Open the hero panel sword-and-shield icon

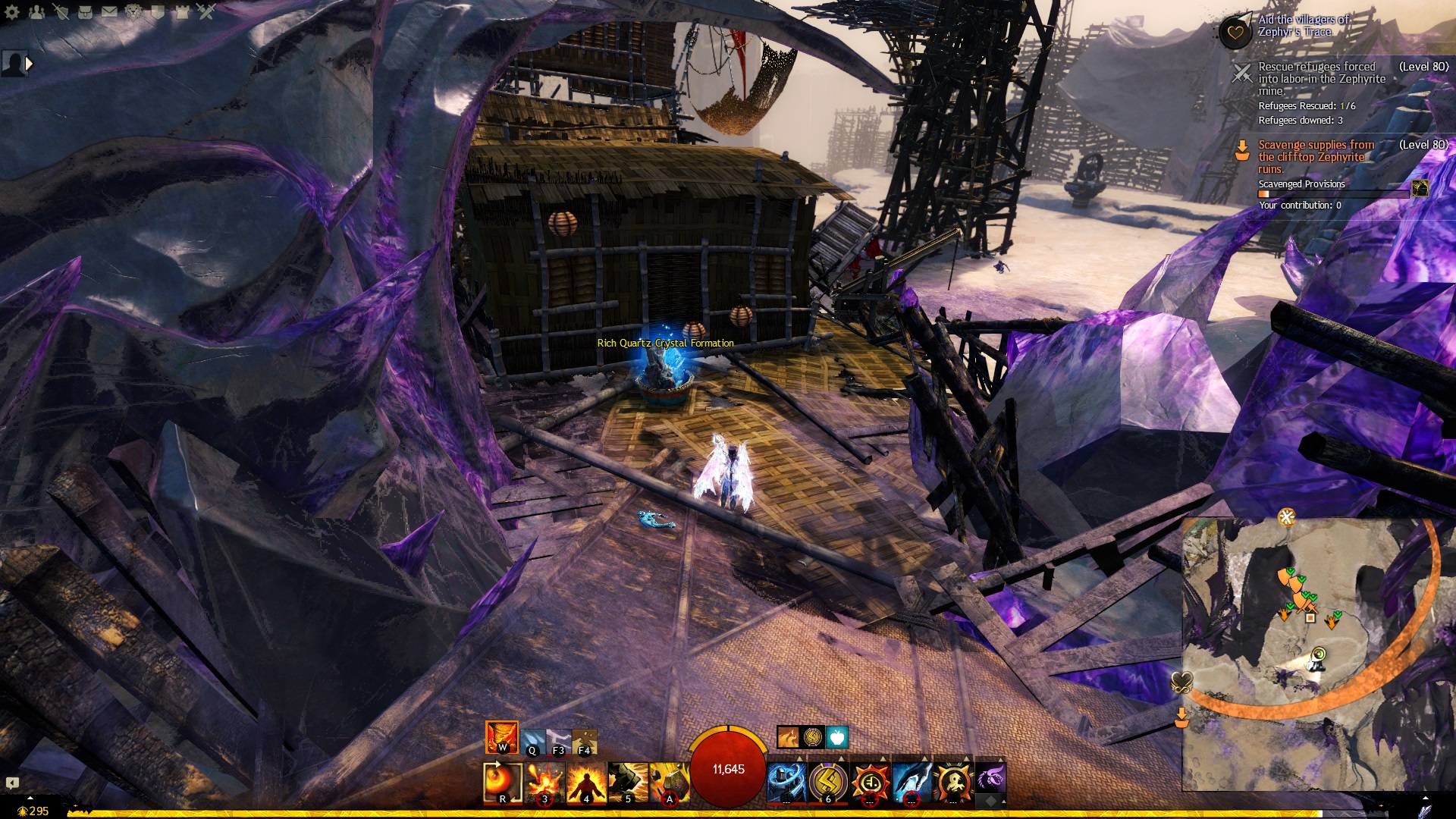pyautogui.click(x=61, y=11)
